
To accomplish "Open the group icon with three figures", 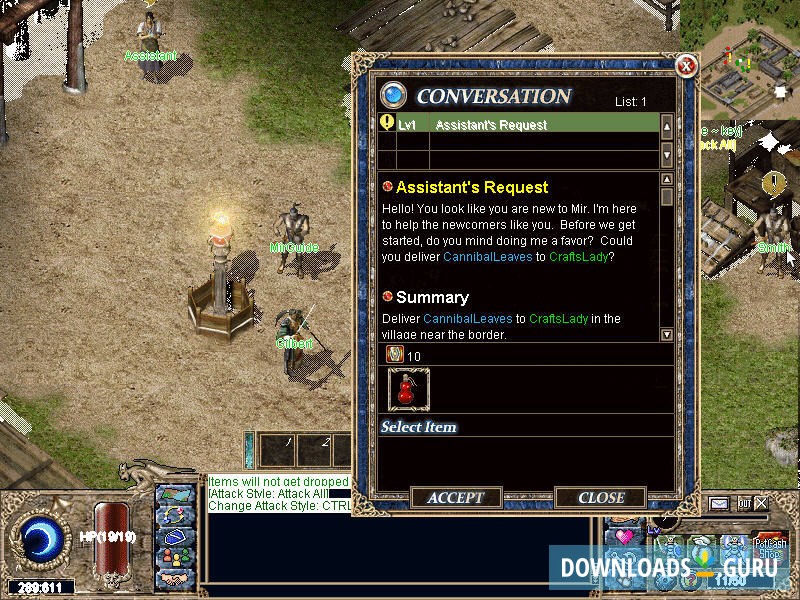I will pos(174,555).
